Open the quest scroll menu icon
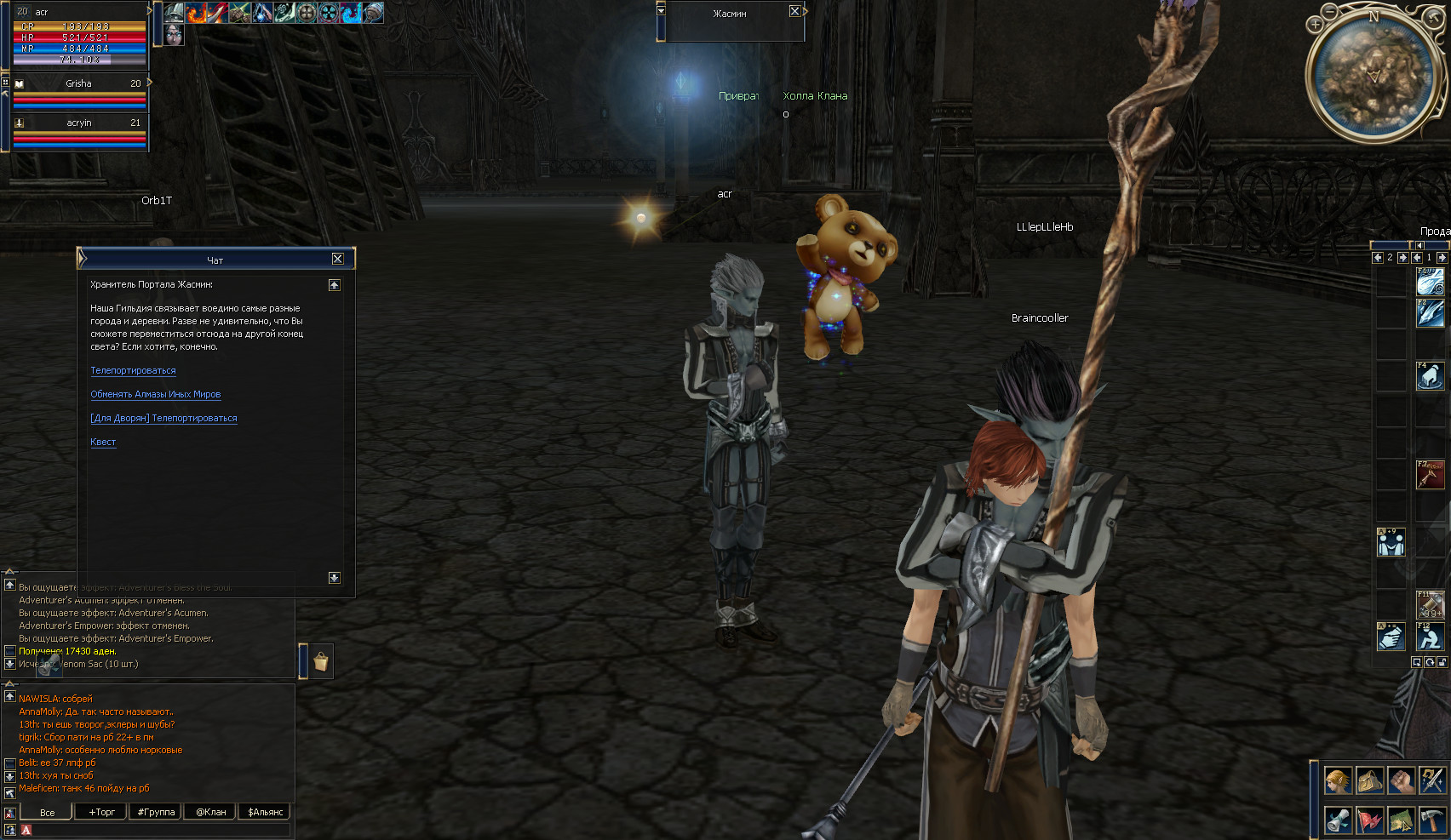The width and height of the screenshot is (1451, 840). pyautogui.click(x=1338, y=820)
